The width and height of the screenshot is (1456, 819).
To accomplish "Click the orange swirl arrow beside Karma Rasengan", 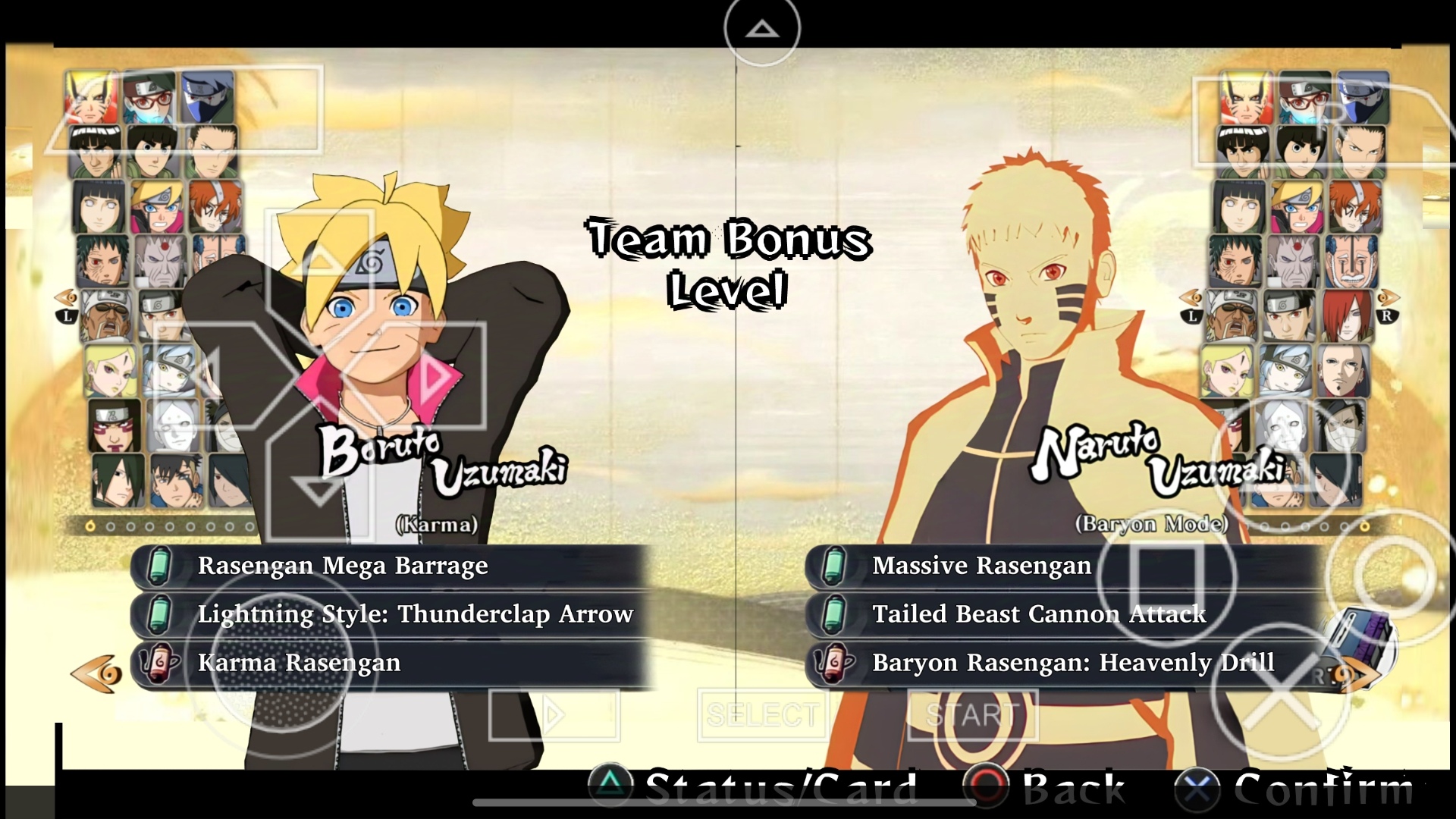I will tap(96, 673).
